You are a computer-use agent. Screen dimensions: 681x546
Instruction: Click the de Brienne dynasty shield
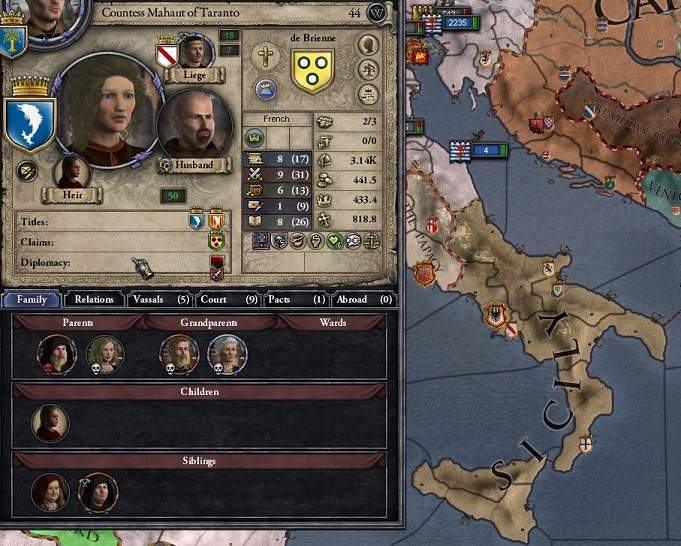pyautogui.click(x=312, y=70)
